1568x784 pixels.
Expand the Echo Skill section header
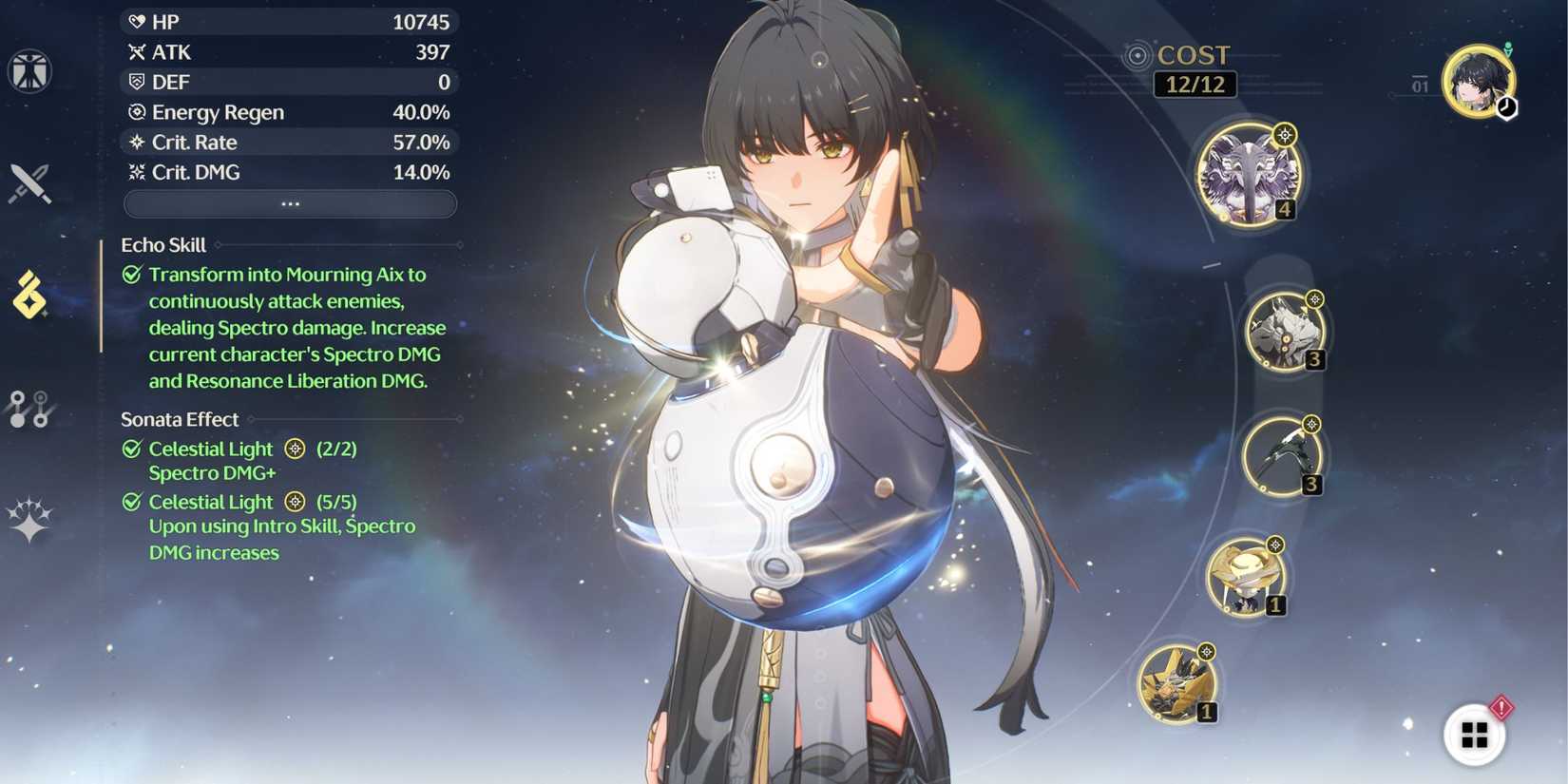click(162, 244)
